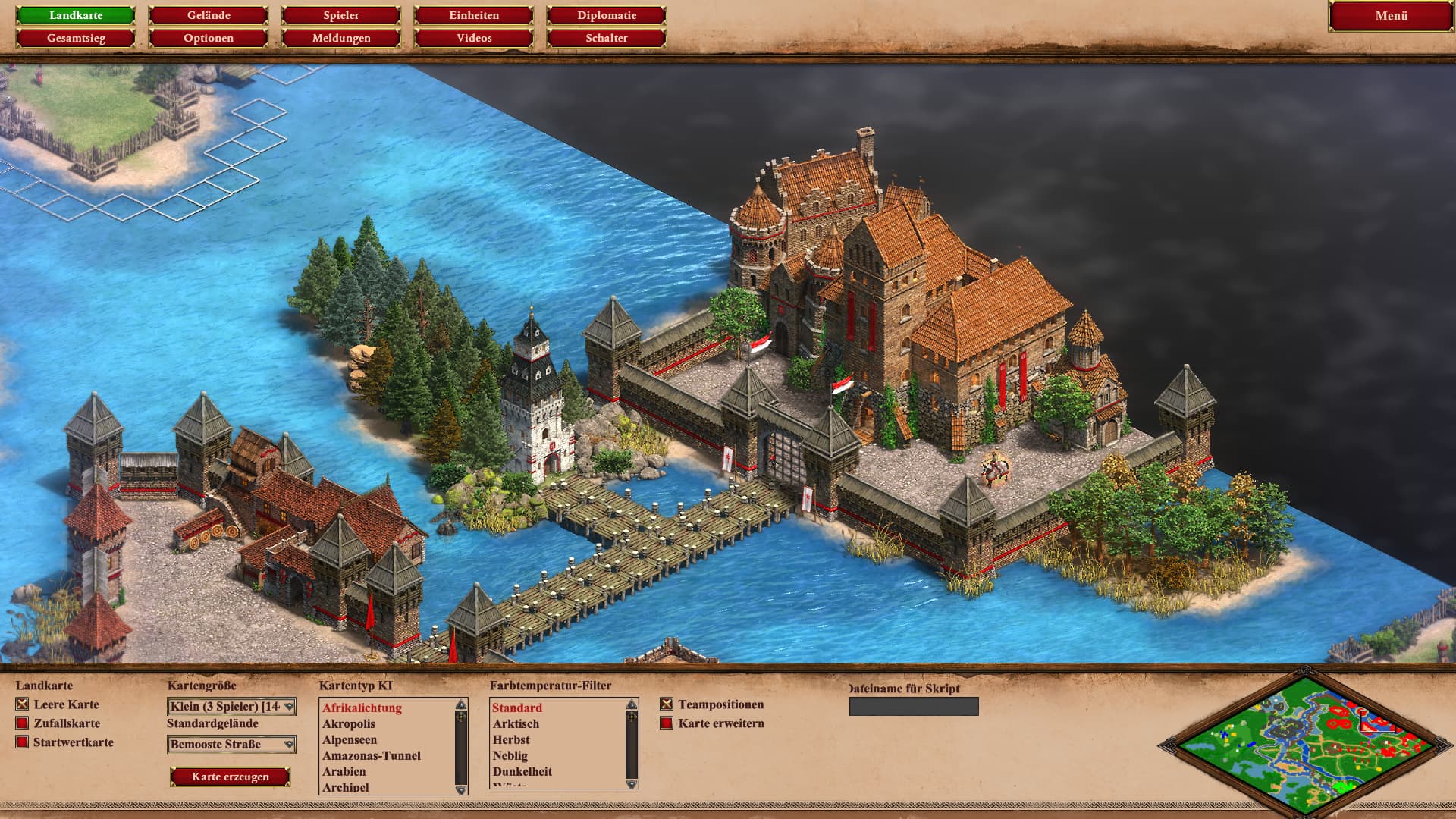The image size is (1456, 819).
Task: Choose the Zufallskarte map option
Action: (23, 723)
